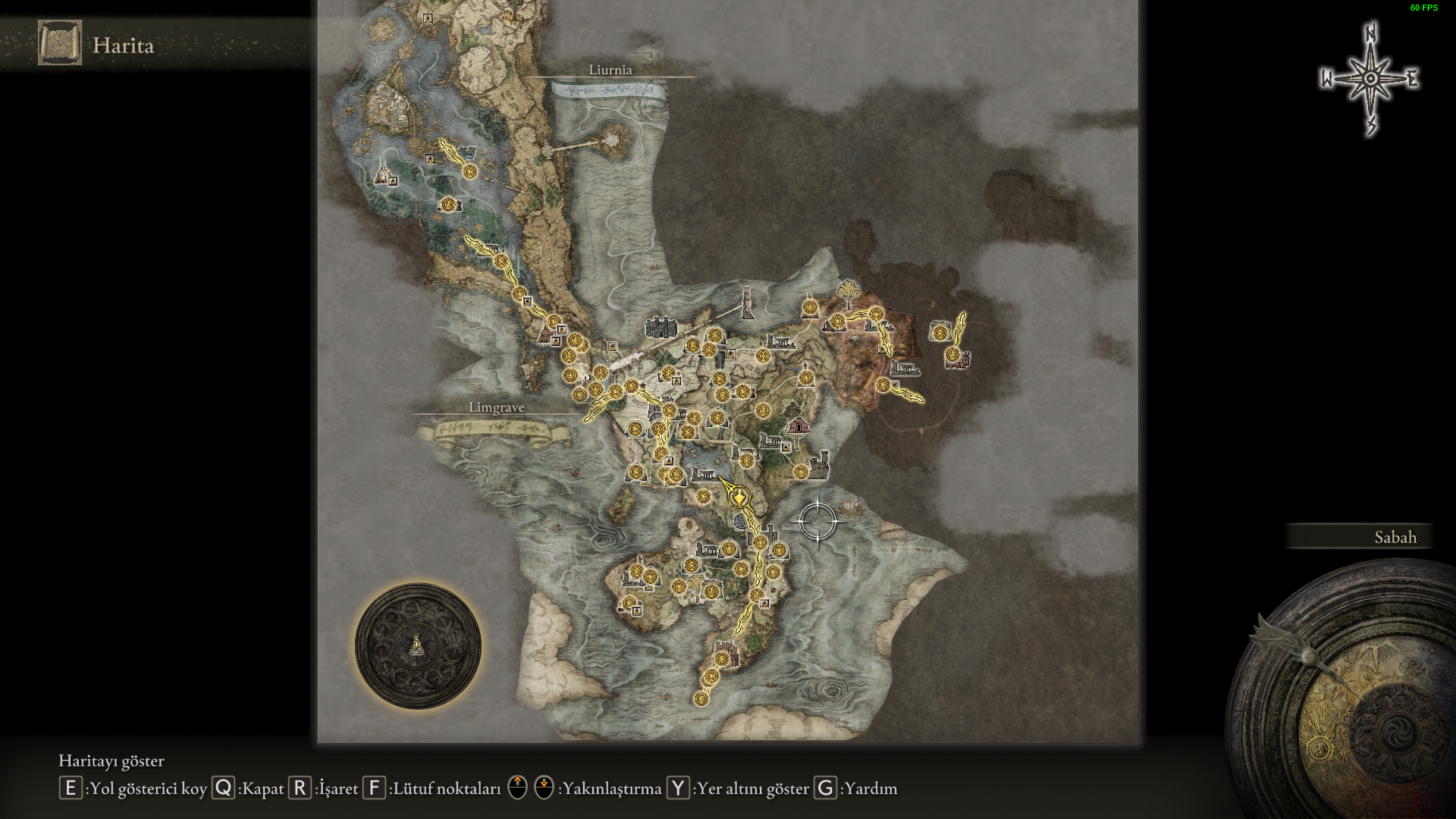Select the Liurnia region label
This screenshot has width=1456, height=819.
pos(610,70)
